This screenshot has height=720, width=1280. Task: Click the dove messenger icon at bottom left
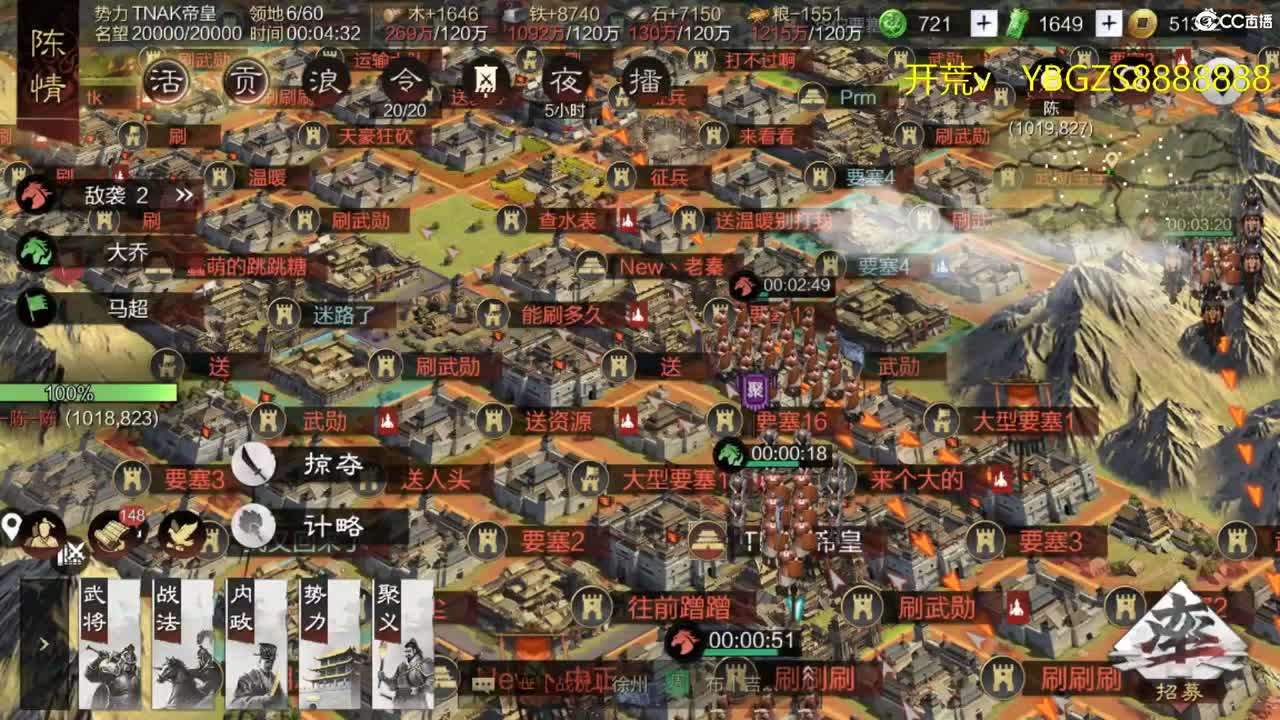click(x=178, y=535)
